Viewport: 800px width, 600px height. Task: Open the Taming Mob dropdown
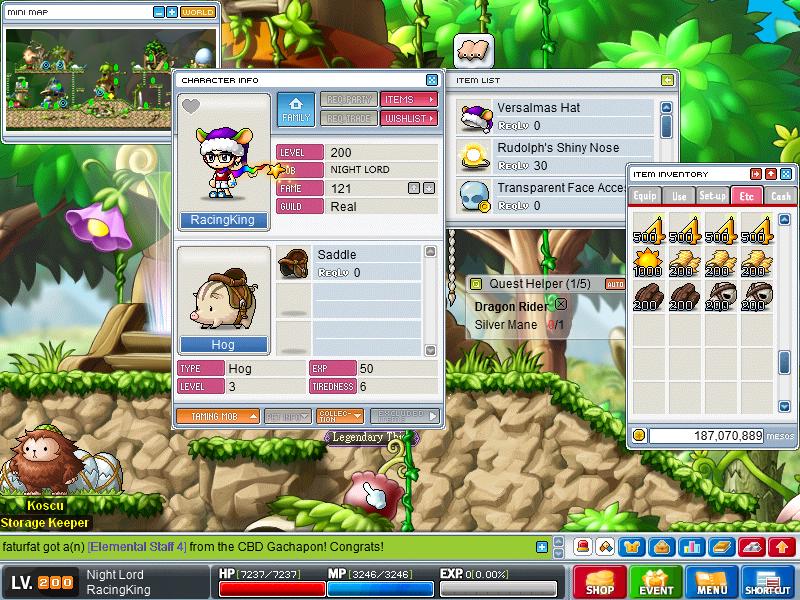point(218,416)
